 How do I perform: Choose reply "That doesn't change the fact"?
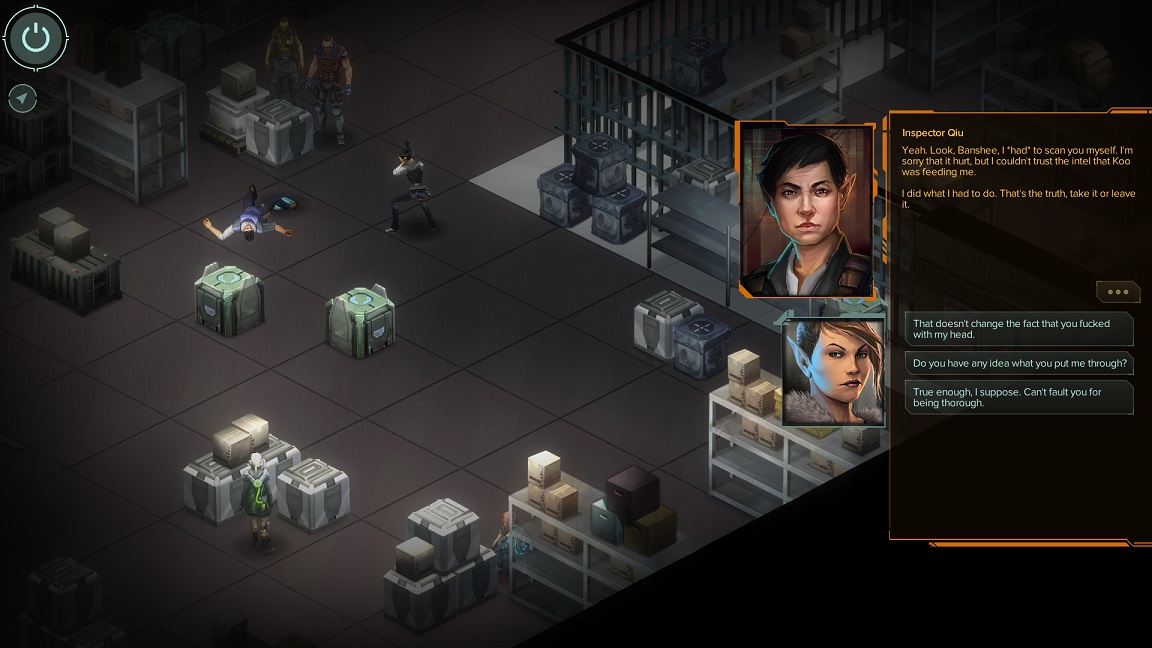1019,329
